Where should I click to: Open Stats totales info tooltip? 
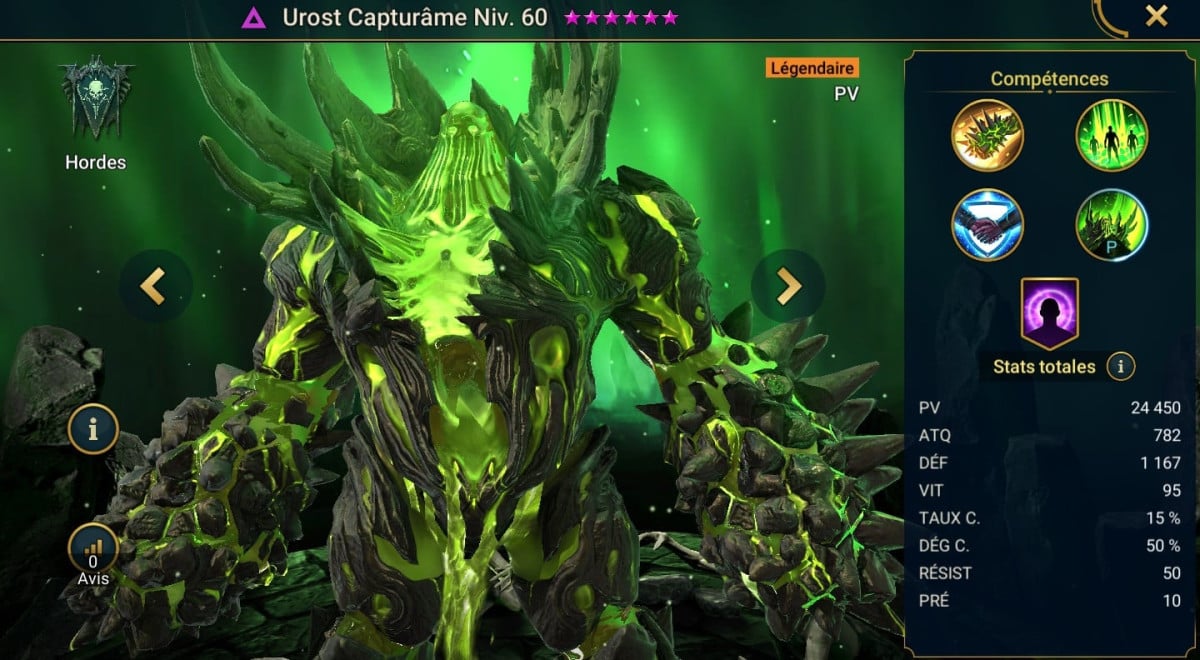1120,367
